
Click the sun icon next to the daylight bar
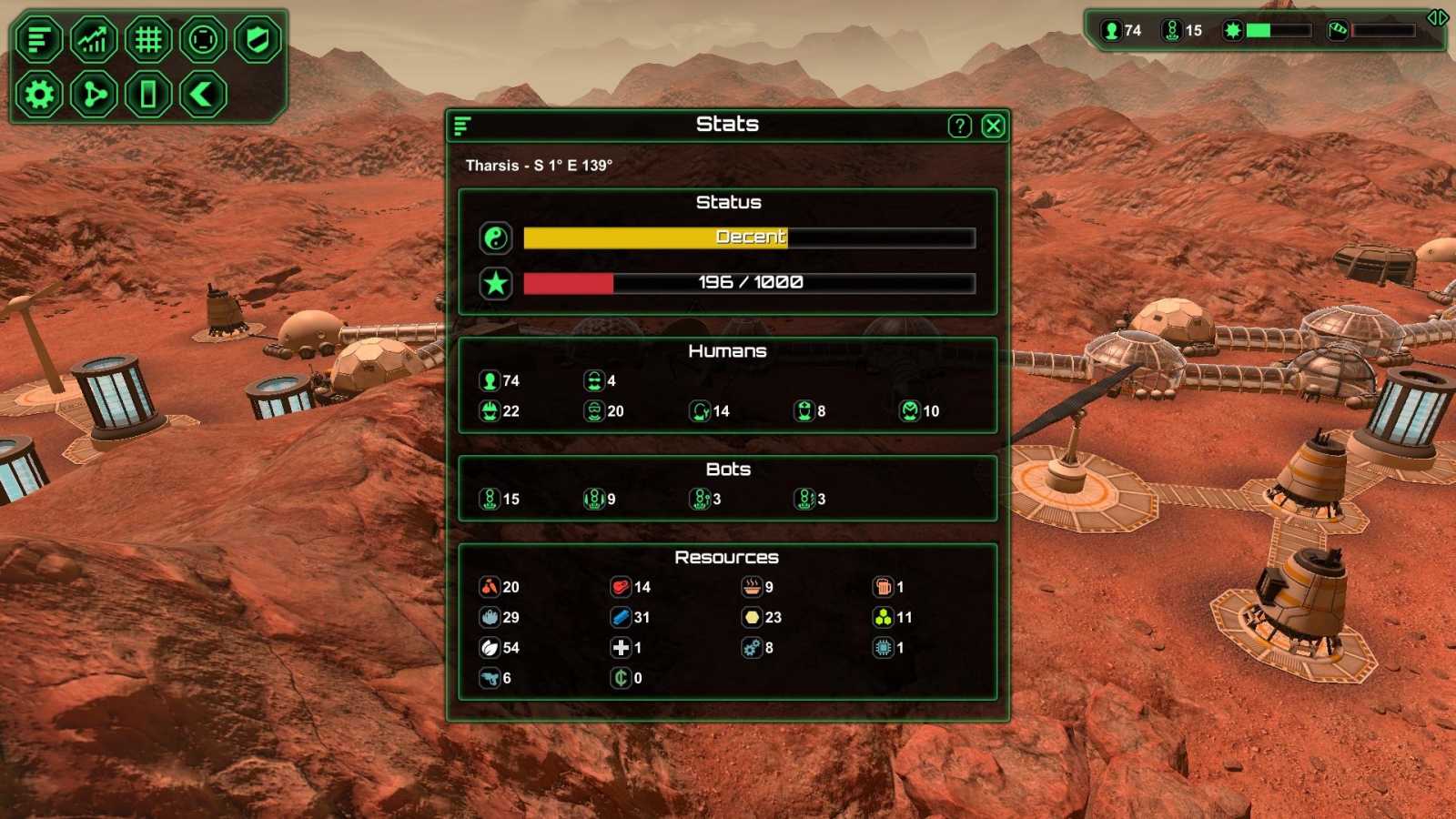(1232, 30)
